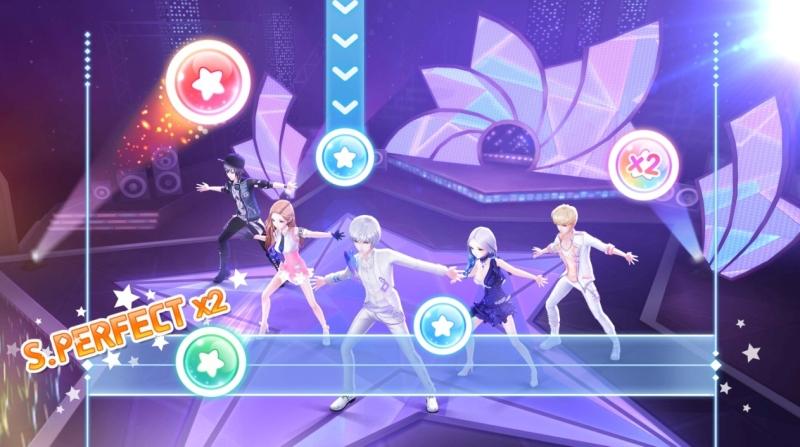Image resolution: width=800 pixels, height=447 pixels.
Task: Tap the rainbow x2 bonus bubble
Action: coord(643,164)
